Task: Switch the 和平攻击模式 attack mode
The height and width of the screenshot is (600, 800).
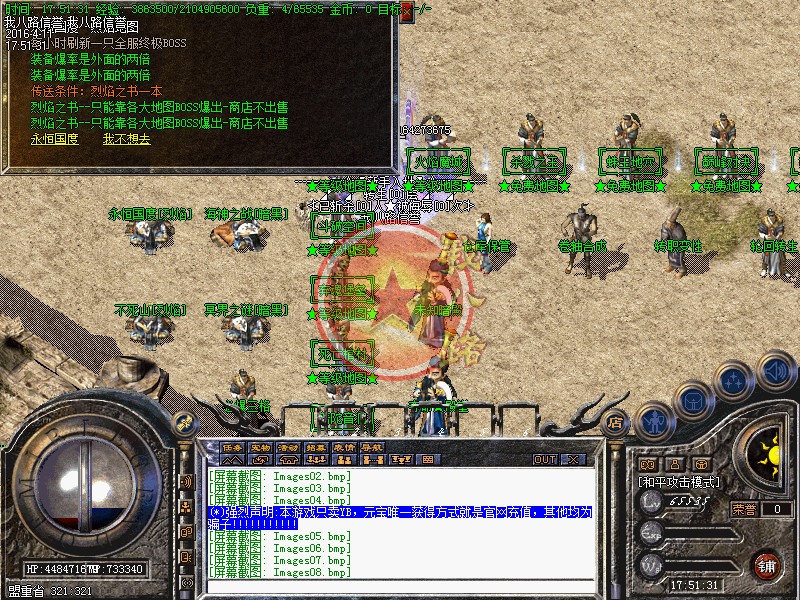Action: click(681, 482)
